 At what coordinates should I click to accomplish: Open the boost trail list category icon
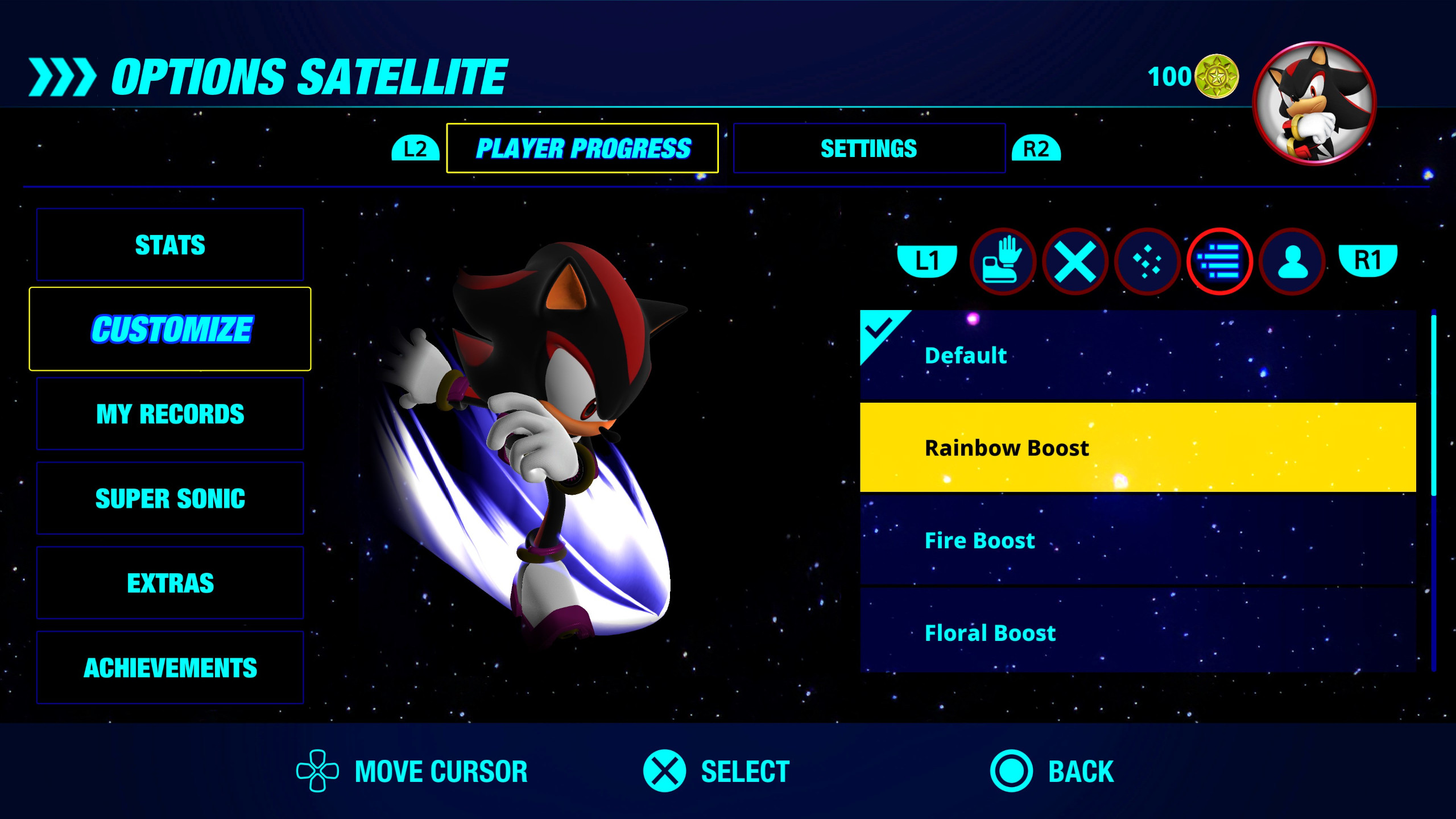pyautogui.click(x=1219, y=261)
